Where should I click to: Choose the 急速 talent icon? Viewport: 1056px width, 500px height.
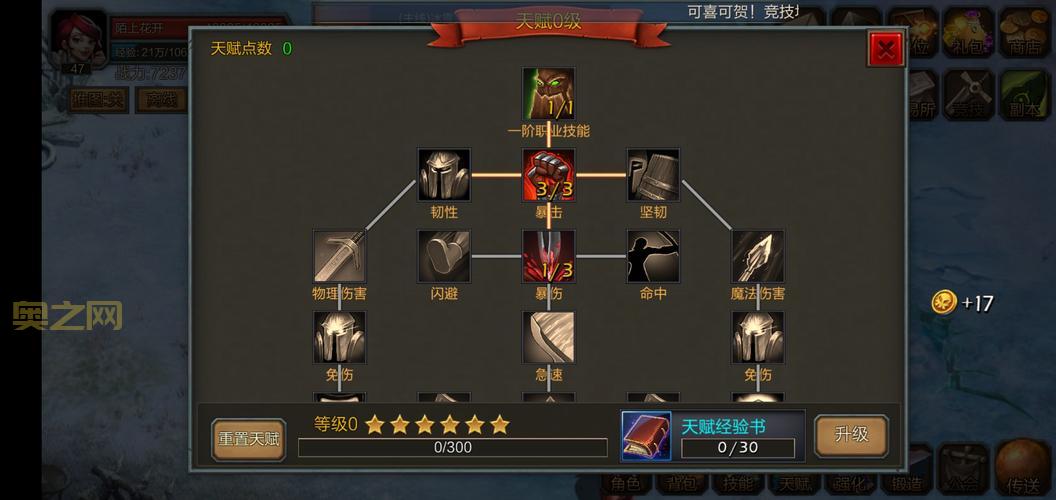click(548, 337)
